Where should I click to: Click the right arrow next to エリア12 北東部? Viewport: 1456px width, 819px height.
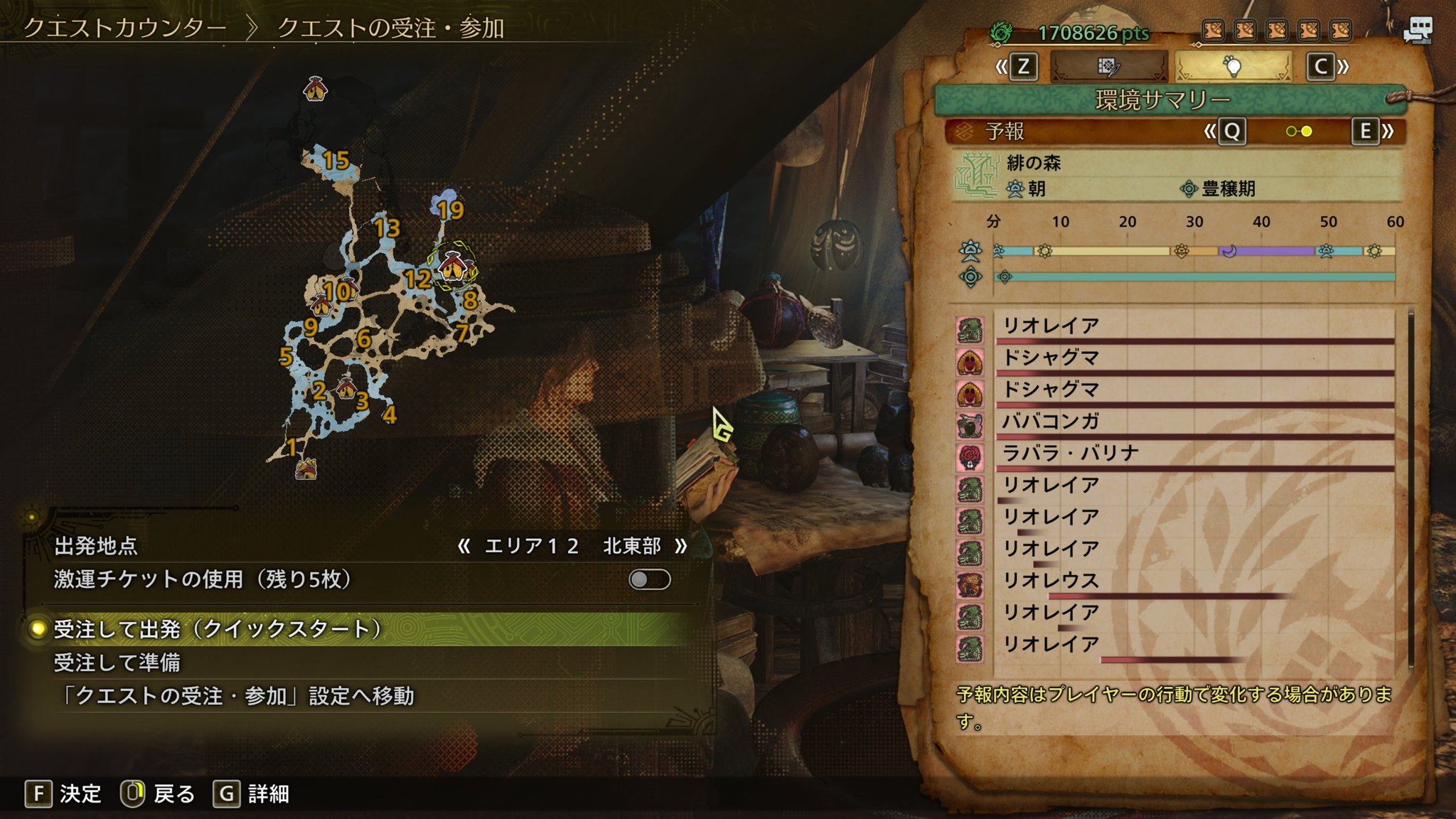coord(681,546)
